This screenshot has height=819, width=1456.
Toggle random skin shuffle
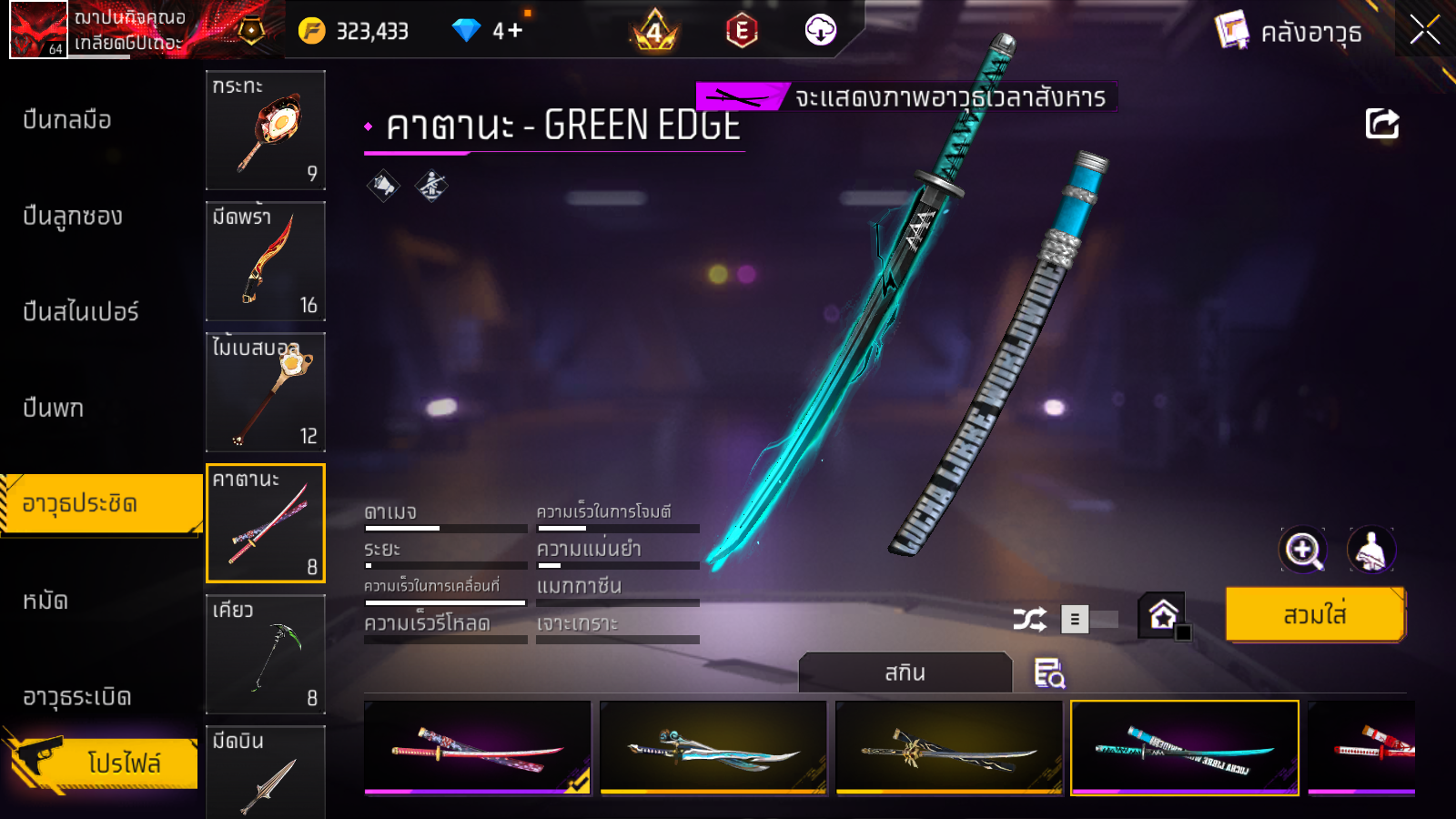point(1030,620)
